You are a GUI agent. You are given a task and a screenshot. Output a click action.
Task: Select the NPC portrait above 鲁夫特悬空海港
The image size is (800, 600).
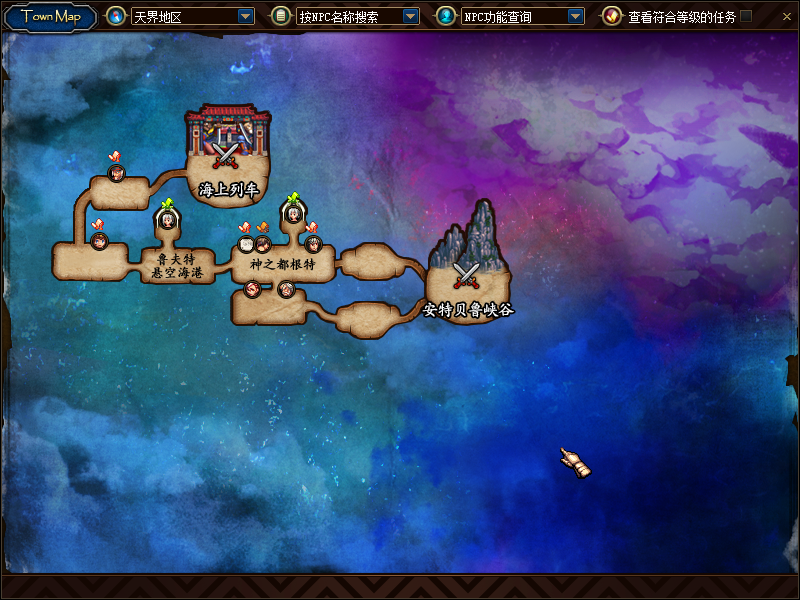[167, 220]
